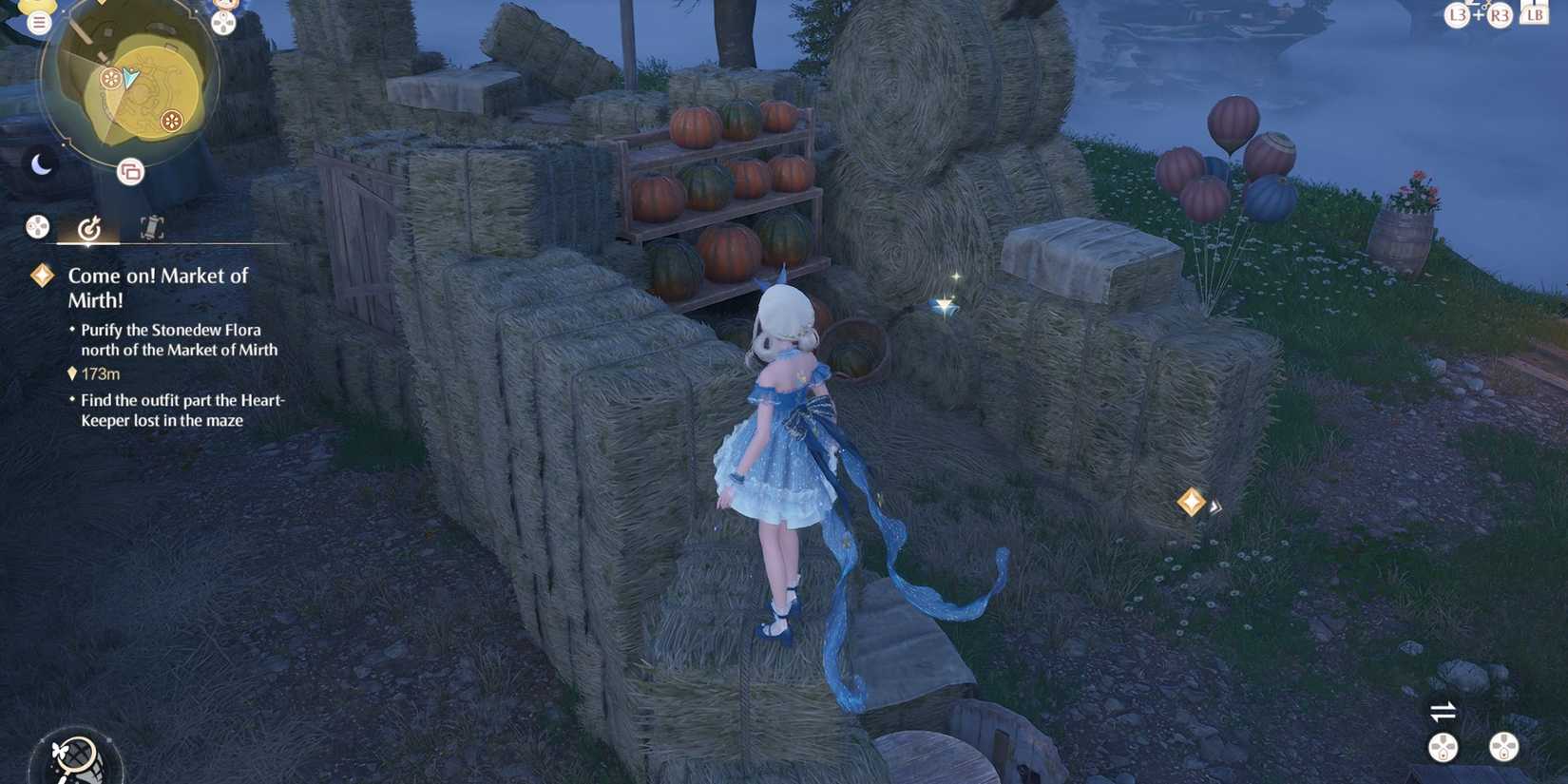Image resolution: width=1568 pixels, height=784 pixels.
Task: Open the map layers icon below the minimap
Action: coord(129,173)
